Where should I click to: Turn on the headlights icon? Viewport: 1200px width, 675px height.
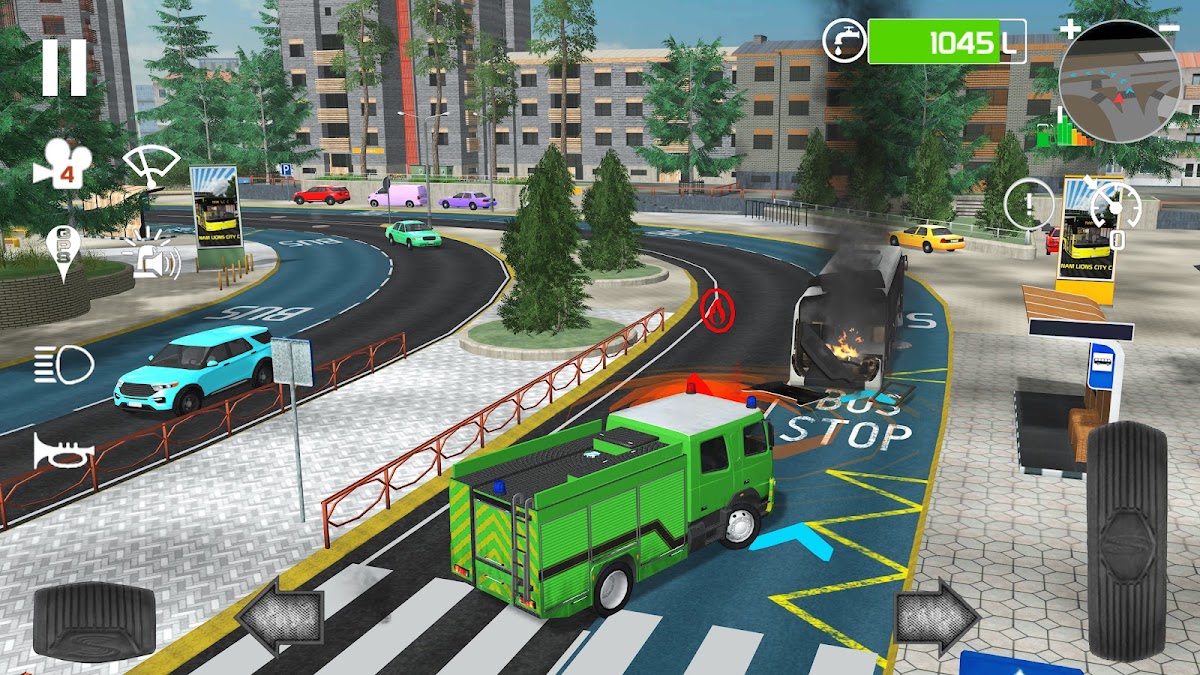[x=63, y=364]
